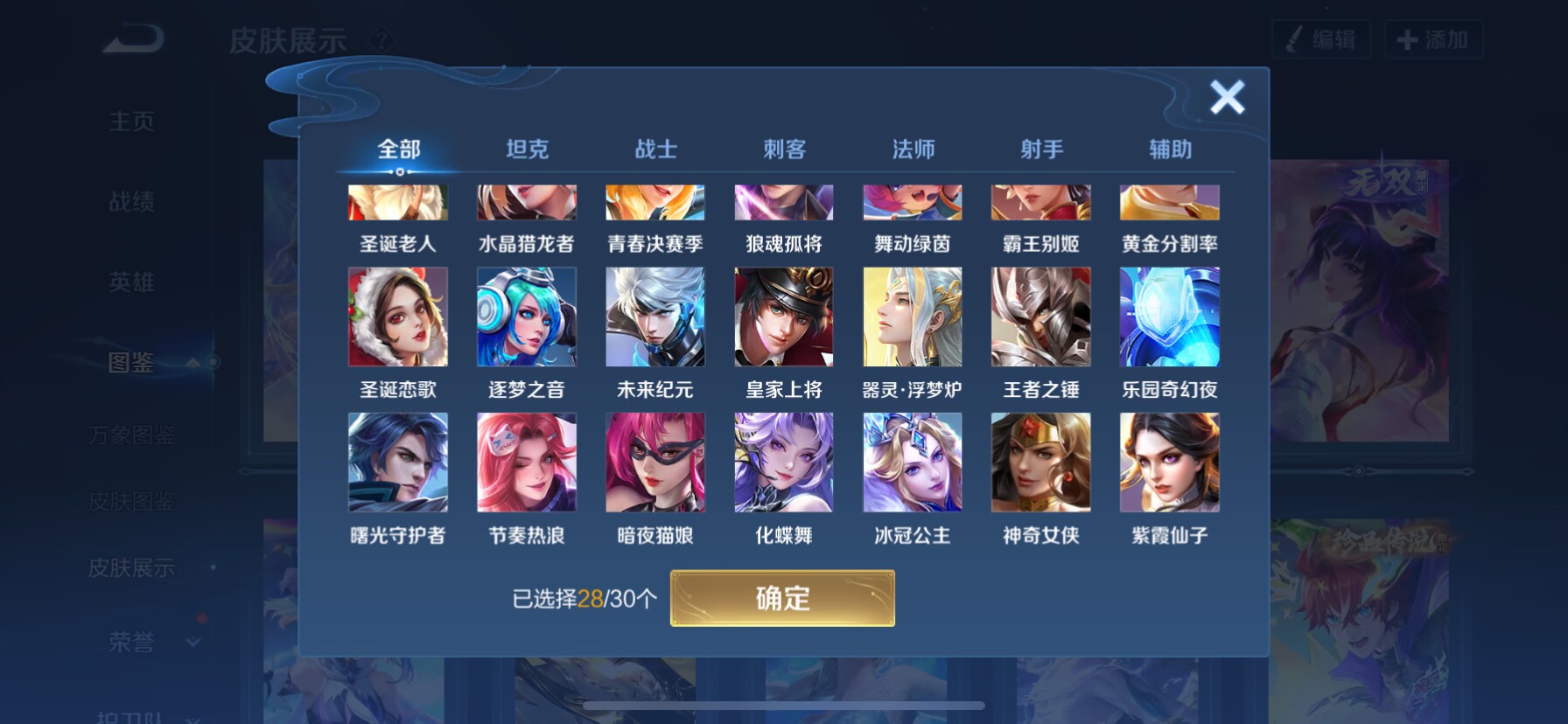This screenshot has height=724, width=1568.
Task: Open the help question mark near 皮肤展示 title
Action: 382,38
